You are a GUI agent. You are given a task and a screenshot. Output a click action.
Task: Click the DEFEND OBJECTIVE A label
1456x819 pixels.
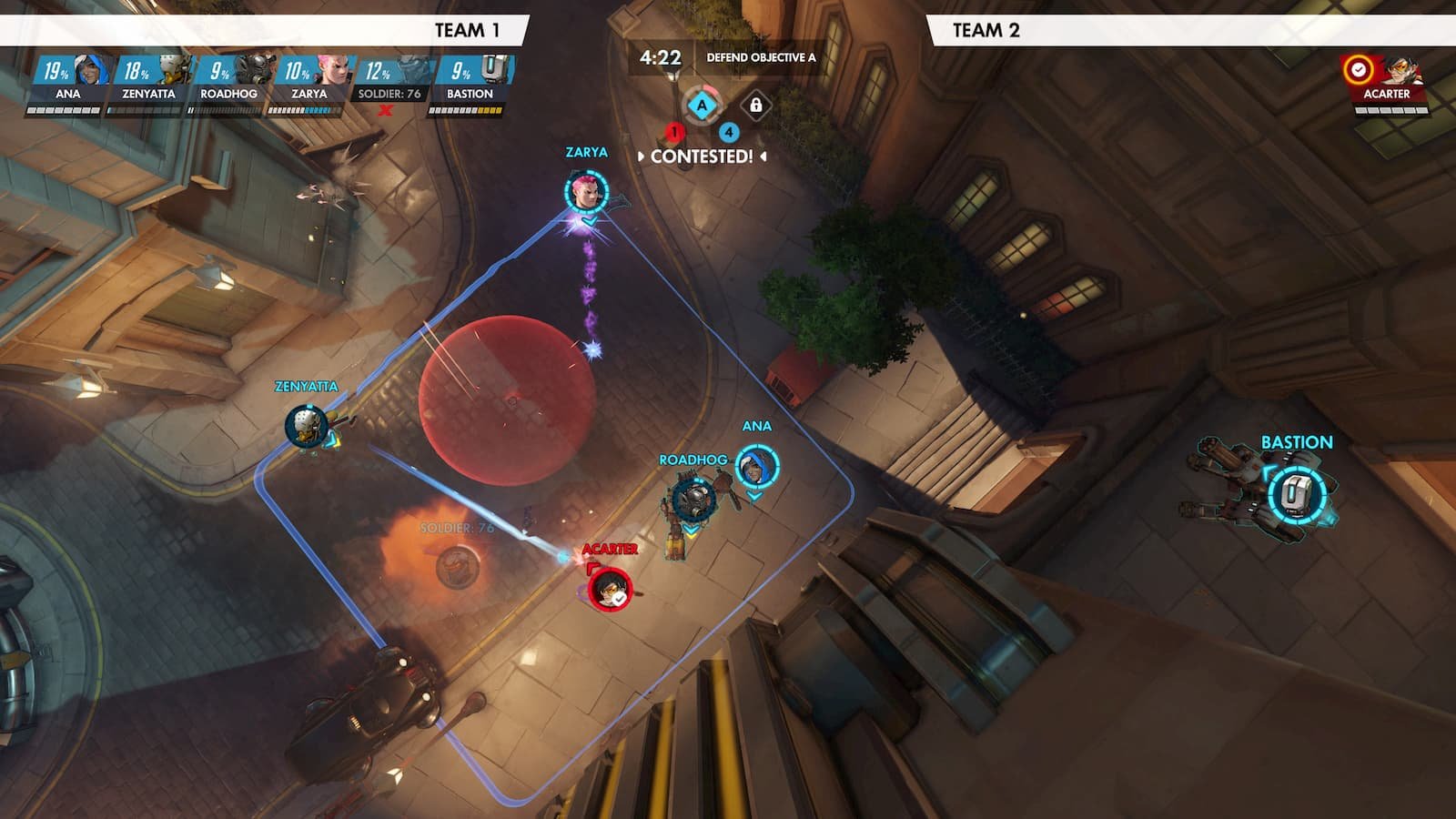(x=762, y=57)
